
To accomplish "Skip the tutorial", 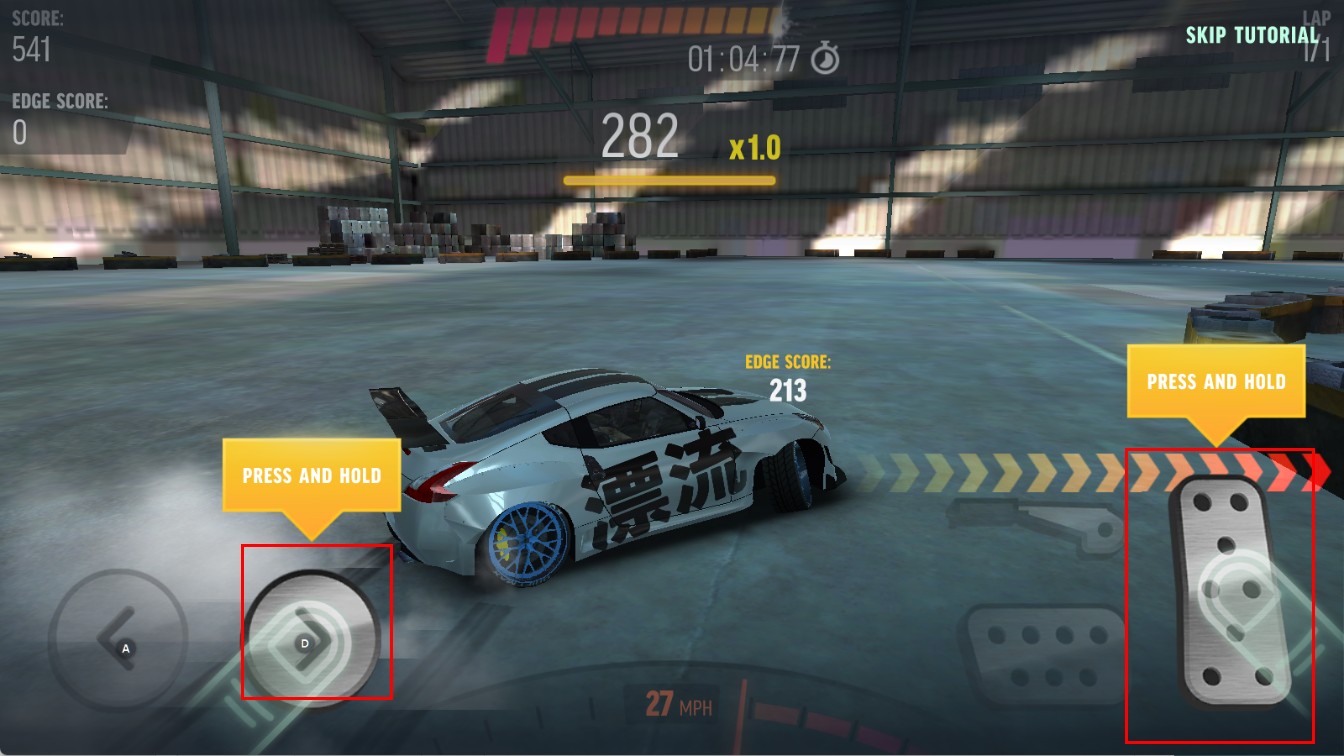I will pos(1251,35).
